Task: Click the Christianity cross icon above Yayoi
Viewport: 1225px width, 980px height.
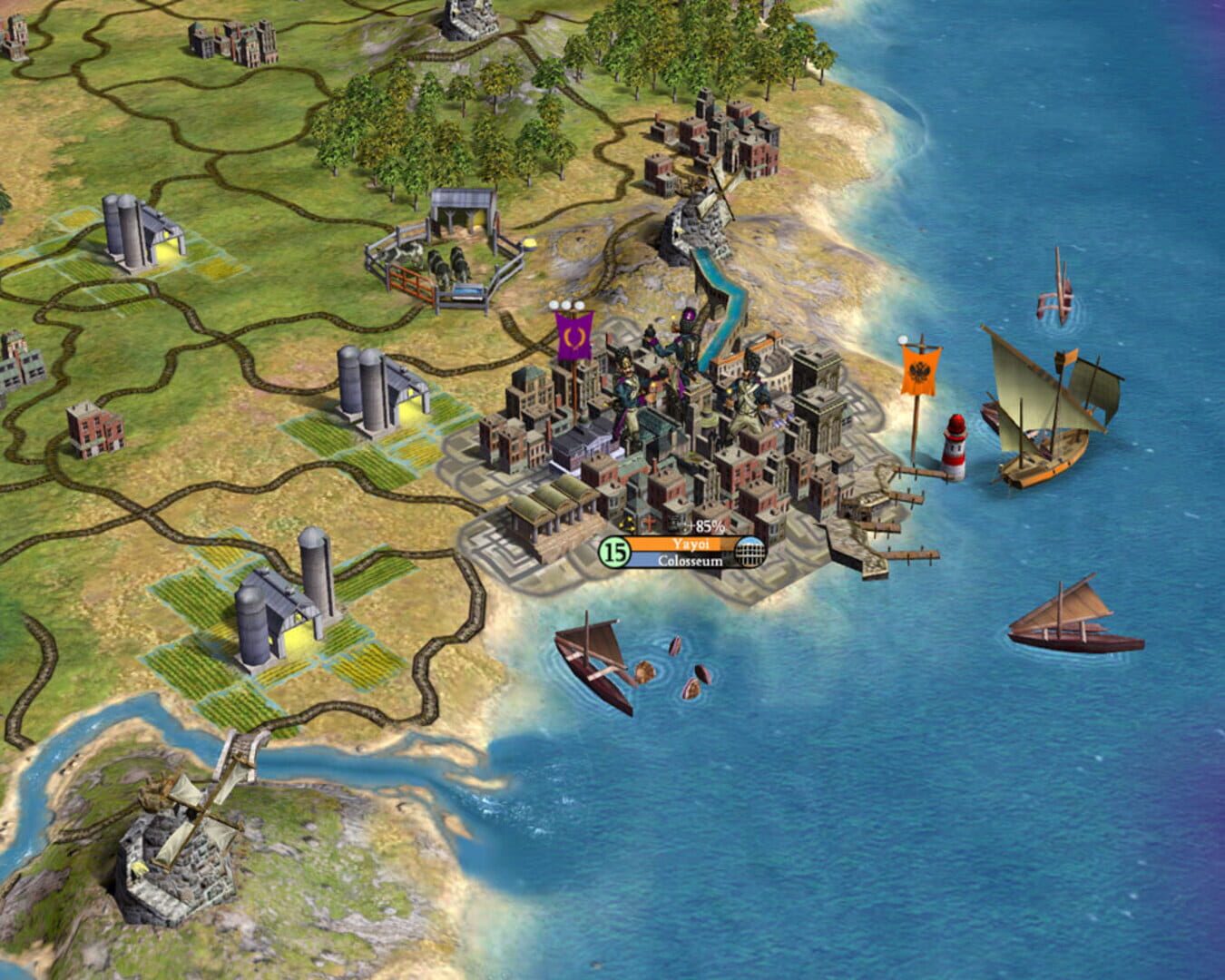Action: 651,524
